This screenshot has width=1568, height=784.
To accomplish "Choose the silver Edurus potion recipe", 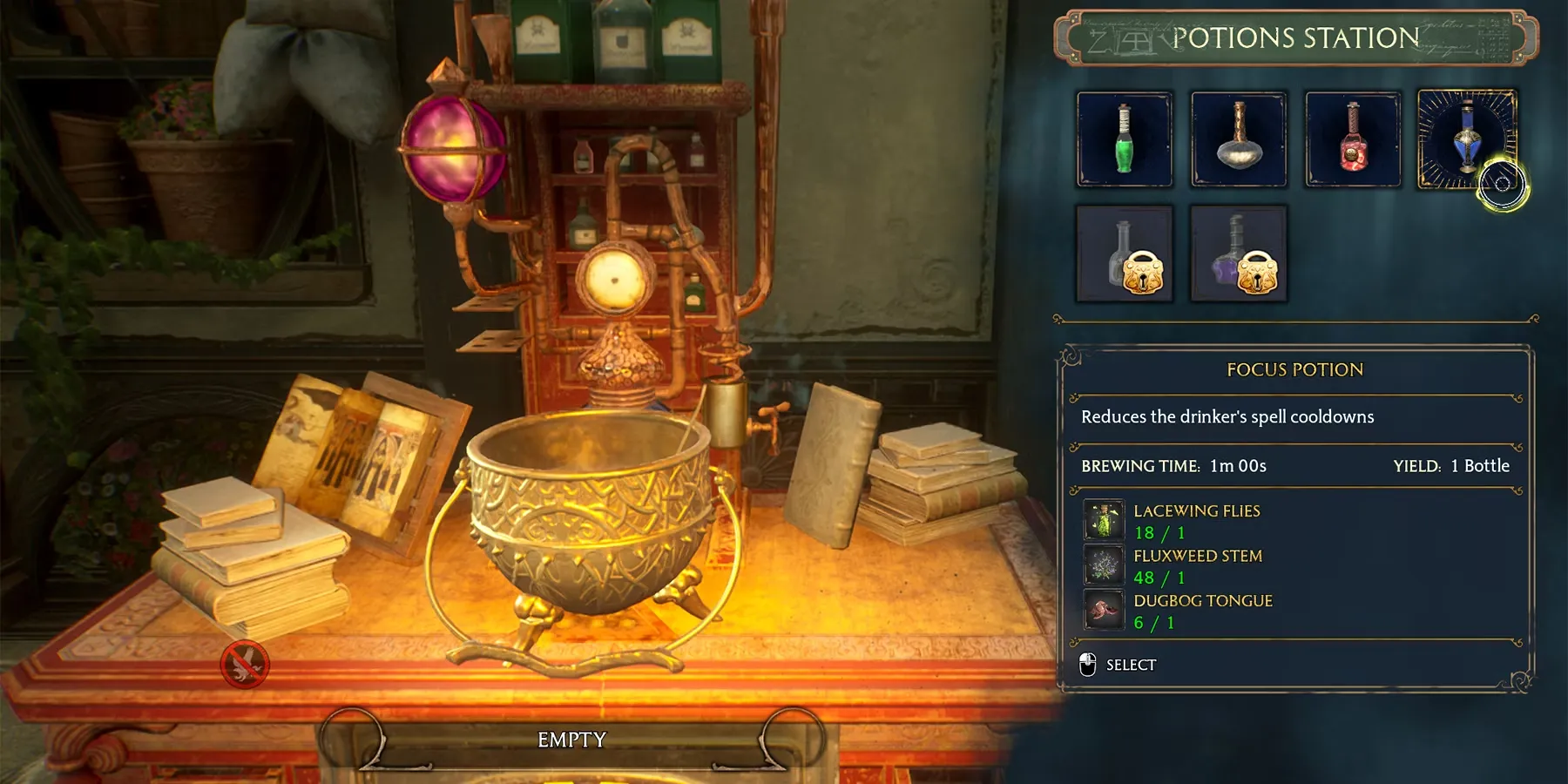I will pyautogui.click(x=1238, y=139).
